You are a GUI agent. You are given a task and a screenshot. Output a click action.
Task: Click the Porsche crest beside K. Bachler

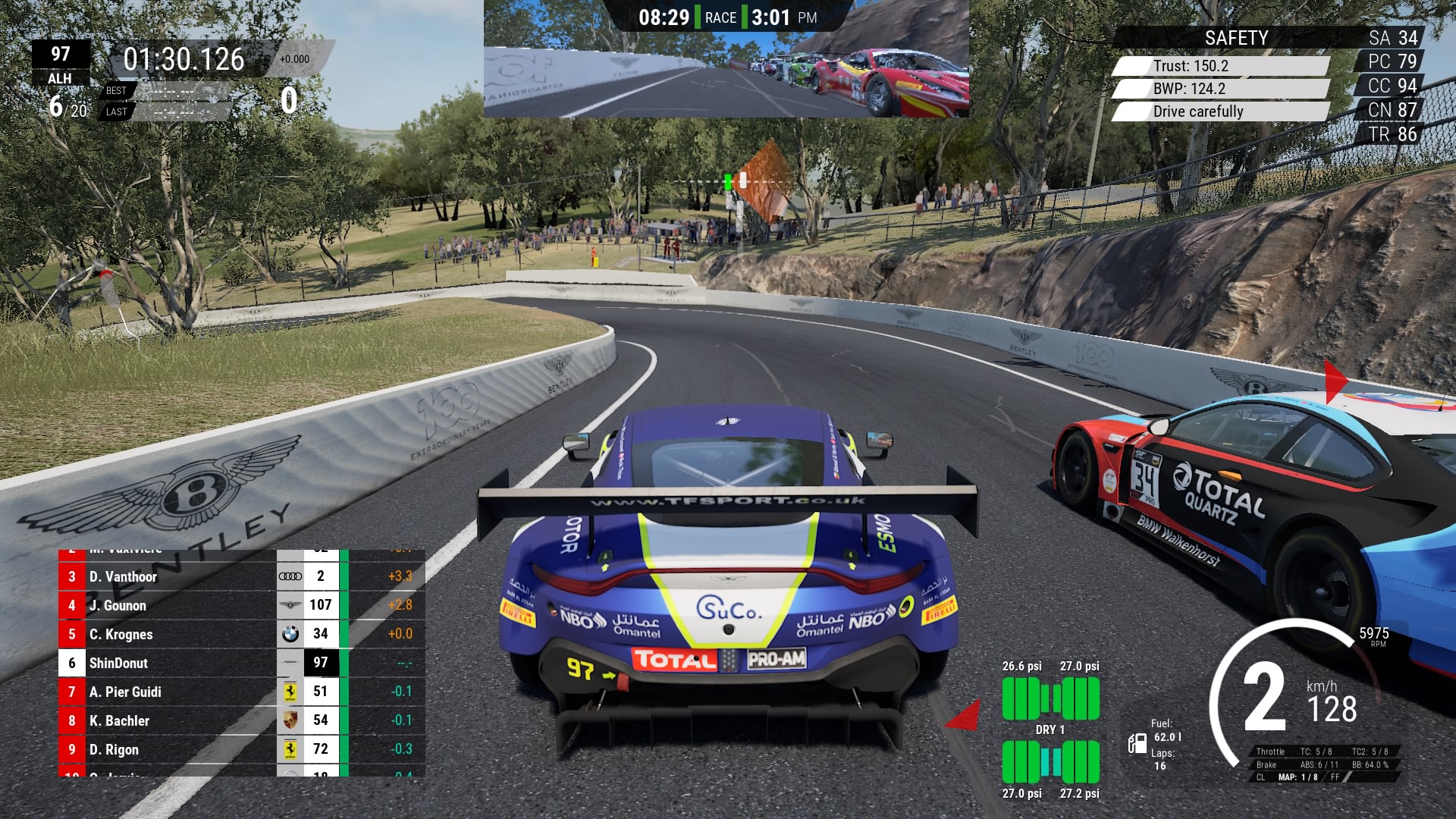click(x=291, y=720)
